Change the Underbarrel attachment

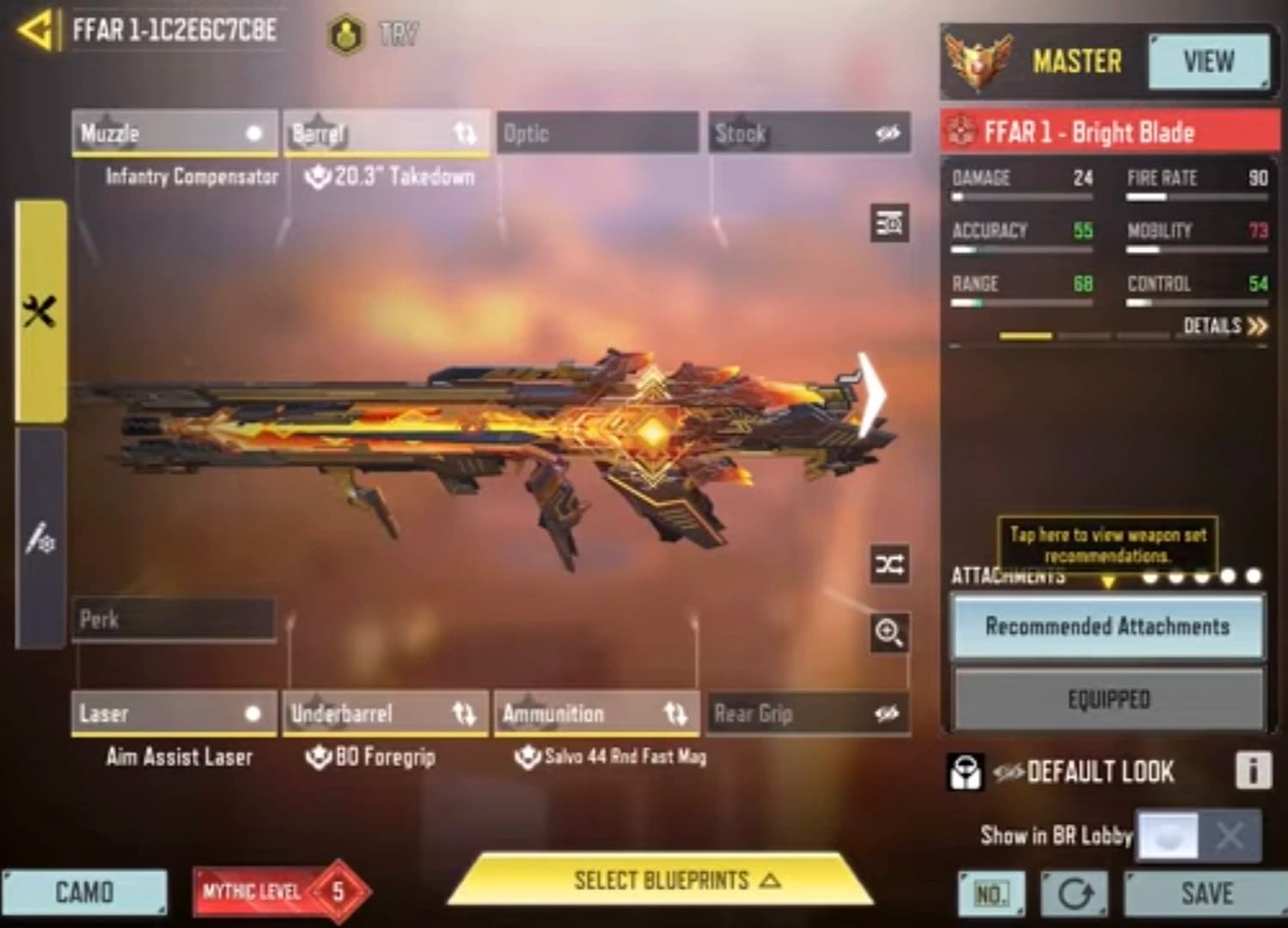point(386,713)
